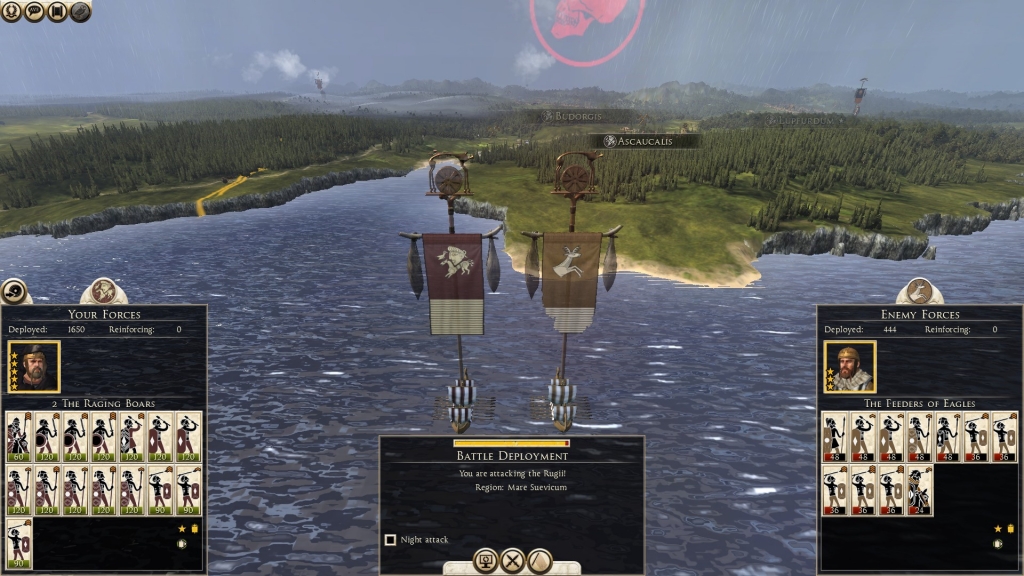Select the enemy 24-strong cavalry unit card
Image resolution: width=1024 pixels, height=576 pixels.
919,490
